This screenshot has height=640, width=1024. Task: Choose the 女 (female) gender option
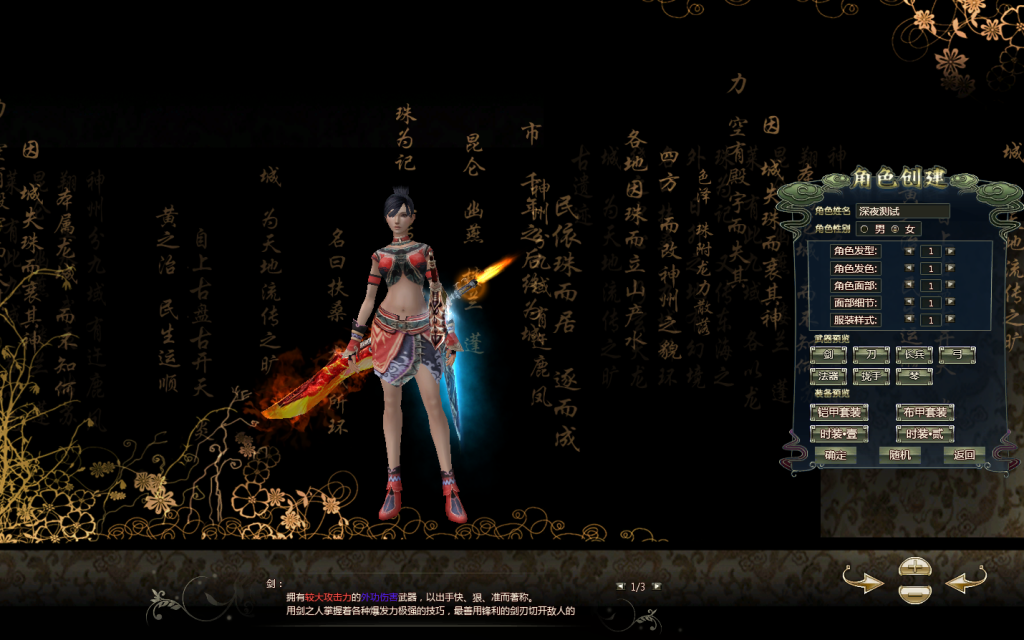click(894, 229)
